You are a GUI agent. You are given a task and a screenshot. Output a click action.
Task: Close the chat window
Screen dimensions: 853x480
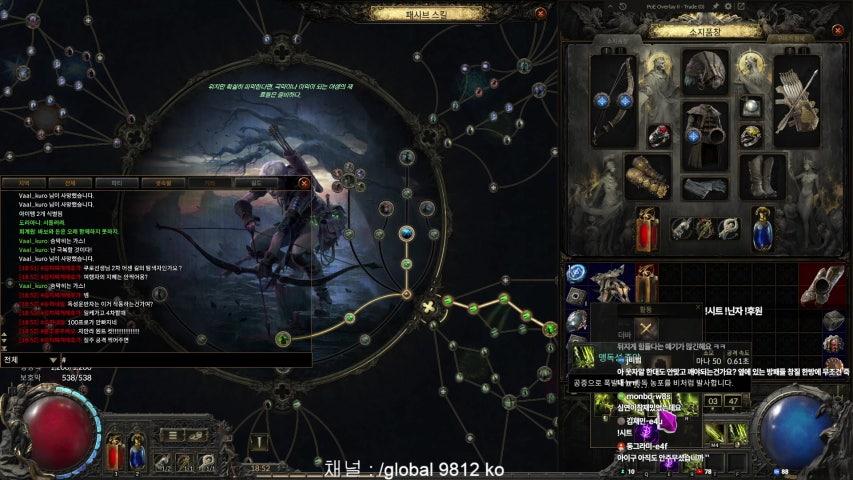click(x=304, y=183)
